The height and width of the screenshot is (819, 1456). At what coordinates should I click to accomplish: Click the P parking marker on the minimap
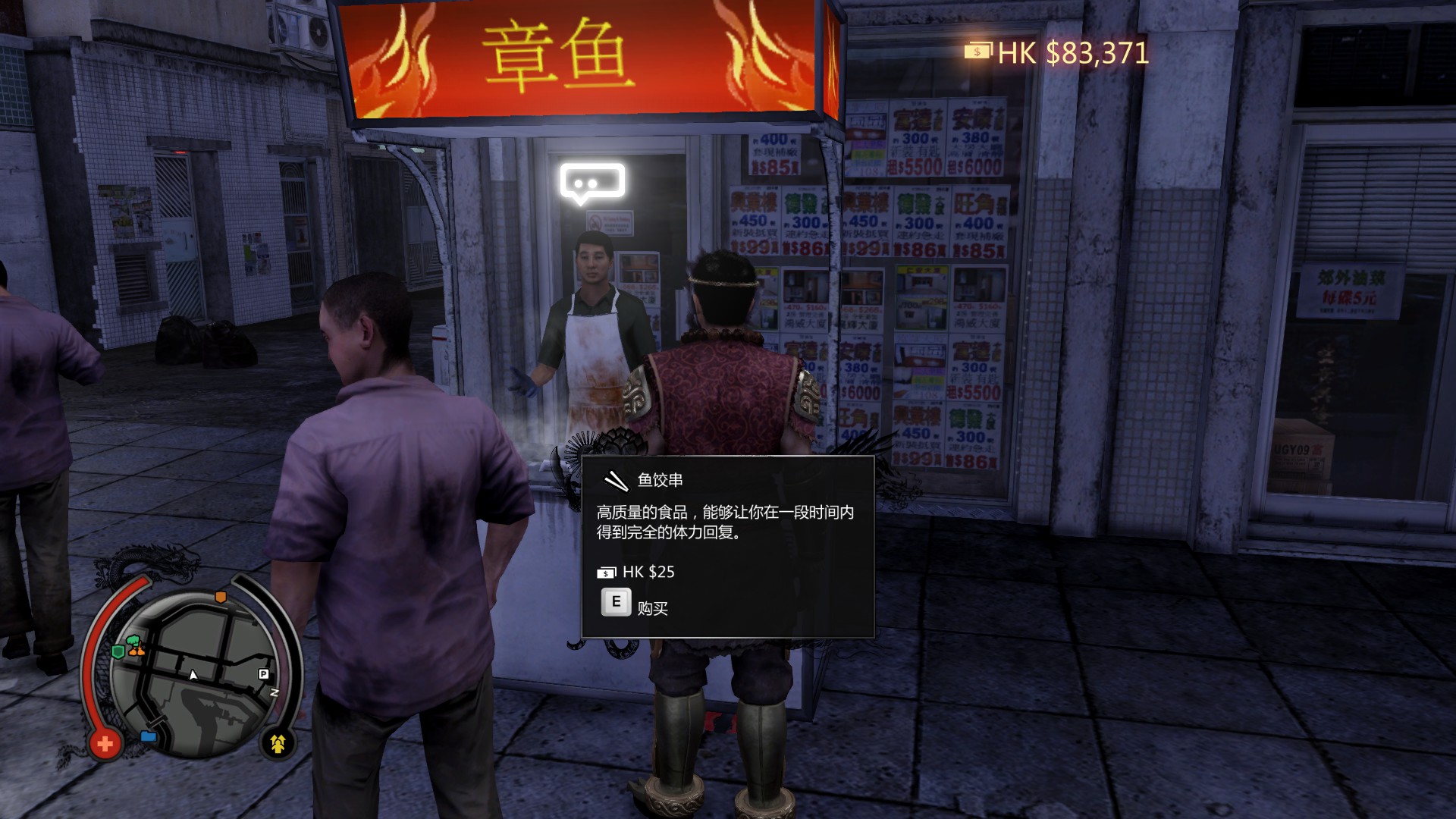click(x=263, y=674)
